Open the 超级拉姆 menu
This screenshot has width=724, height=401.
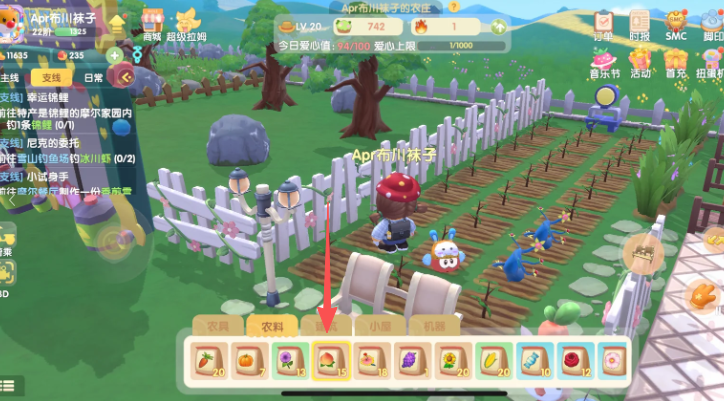click(x=188, y=22)
